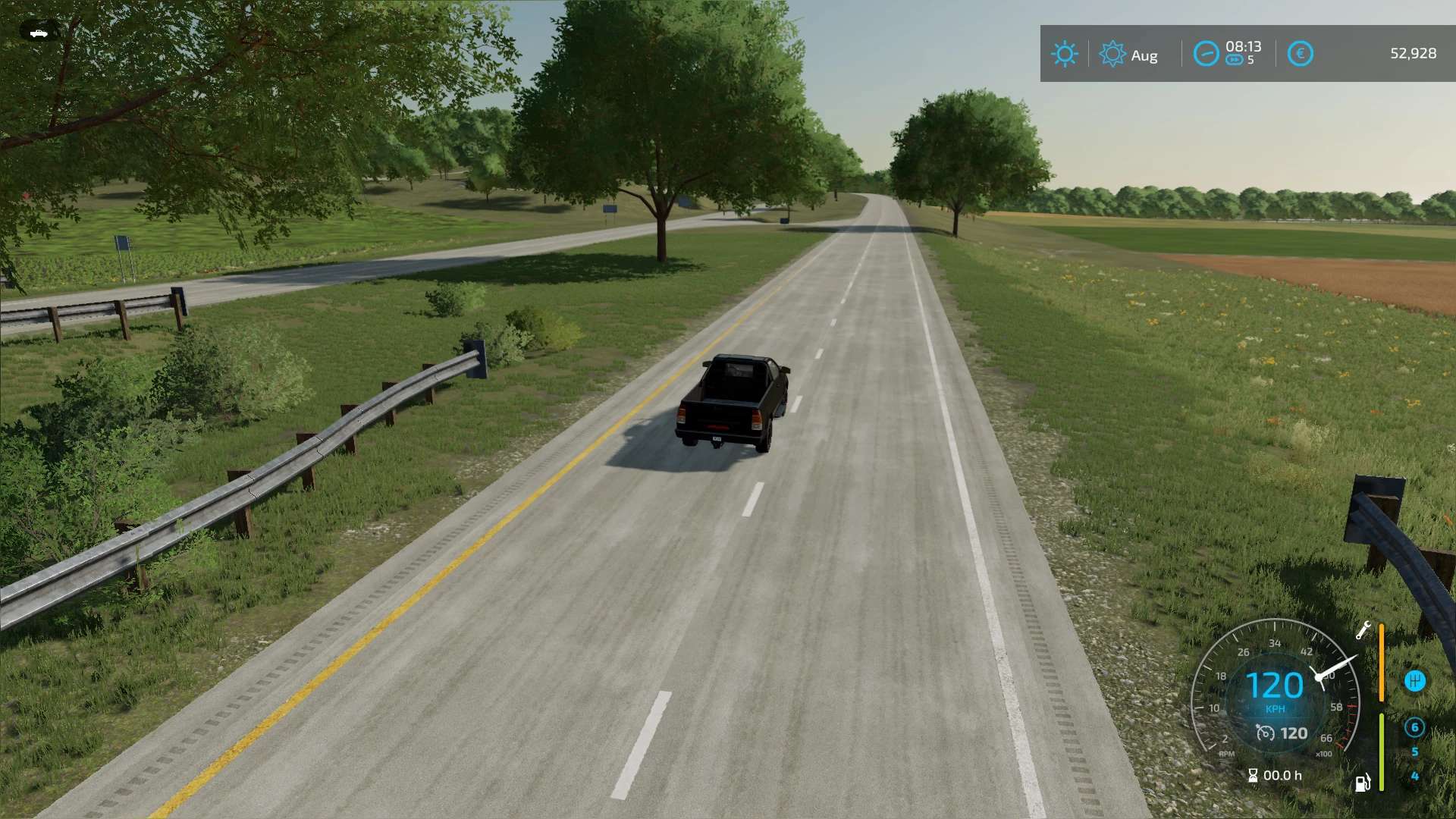This screenshot has width=1456, height=819.
Task: Activate the cruise control speed icon
Action: coord(1265,733)
